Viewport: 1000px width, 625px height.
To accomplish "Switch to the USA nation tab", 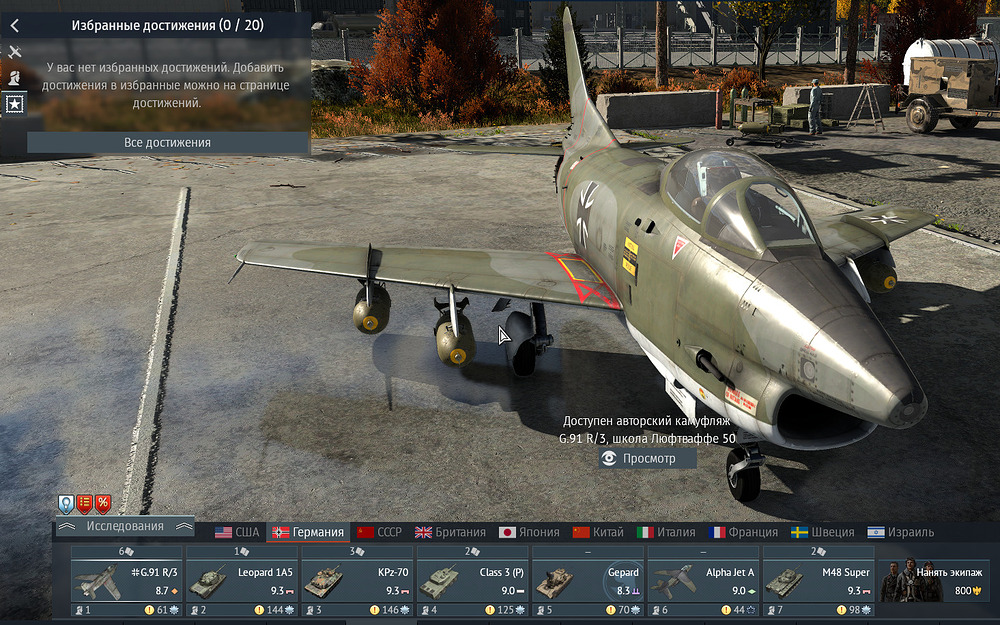I will click(x=237, y=532).
